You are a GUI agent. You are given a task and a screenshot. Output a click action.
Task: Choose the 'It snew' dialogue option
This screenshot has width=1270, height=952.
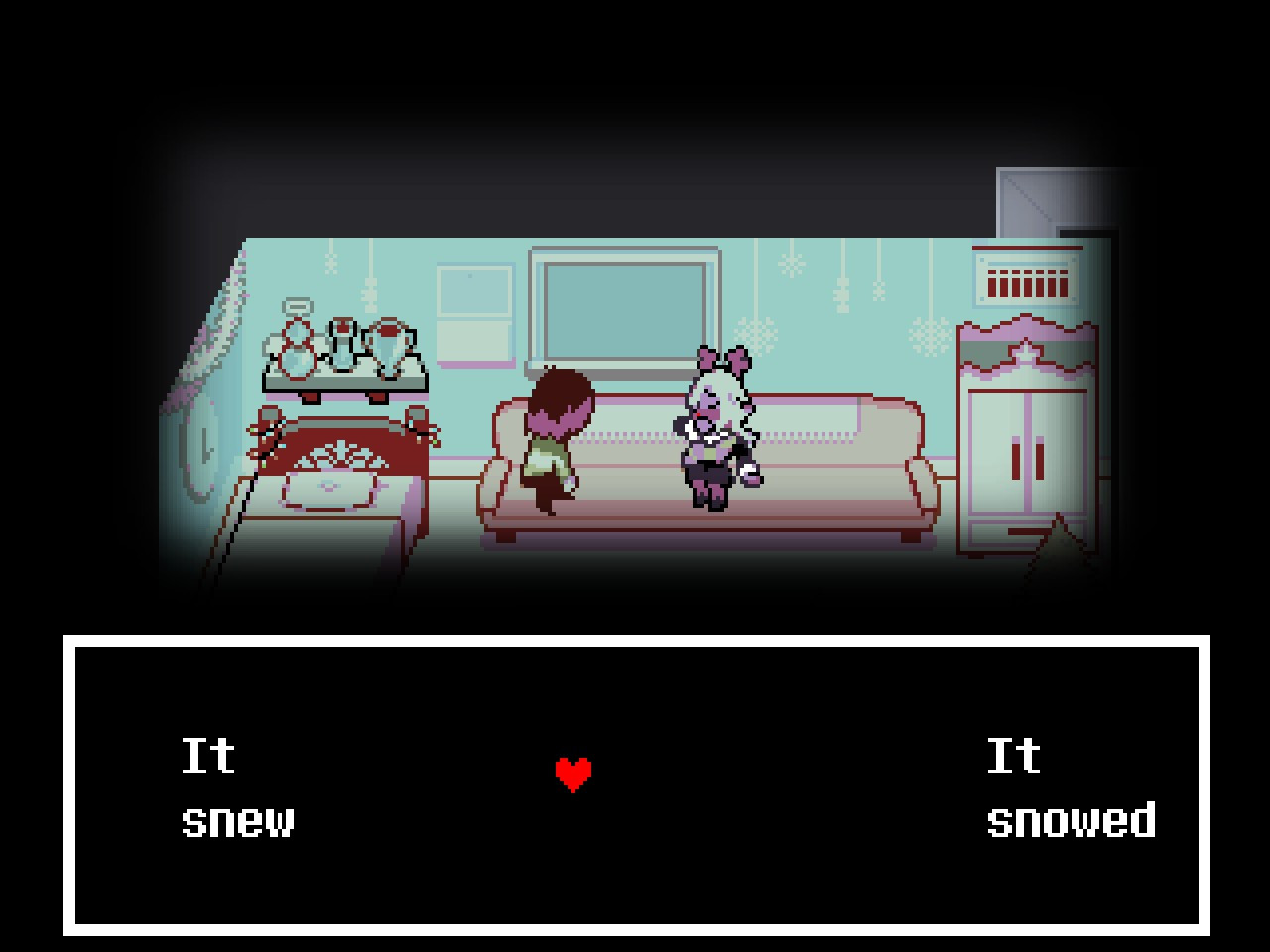tap(238, 788)
